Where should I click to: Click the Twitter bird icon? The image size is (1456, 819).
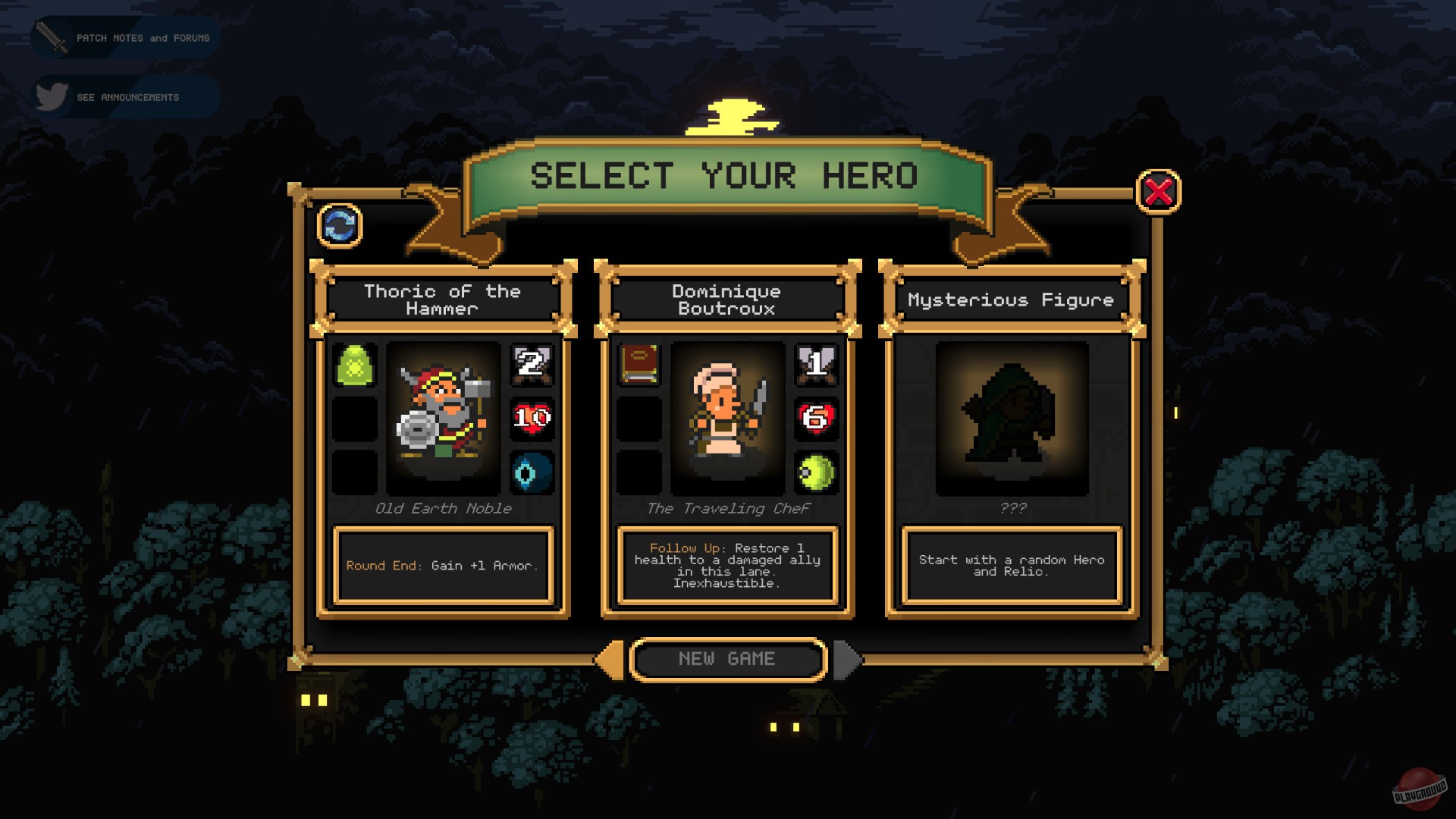(x=52, y=96)
